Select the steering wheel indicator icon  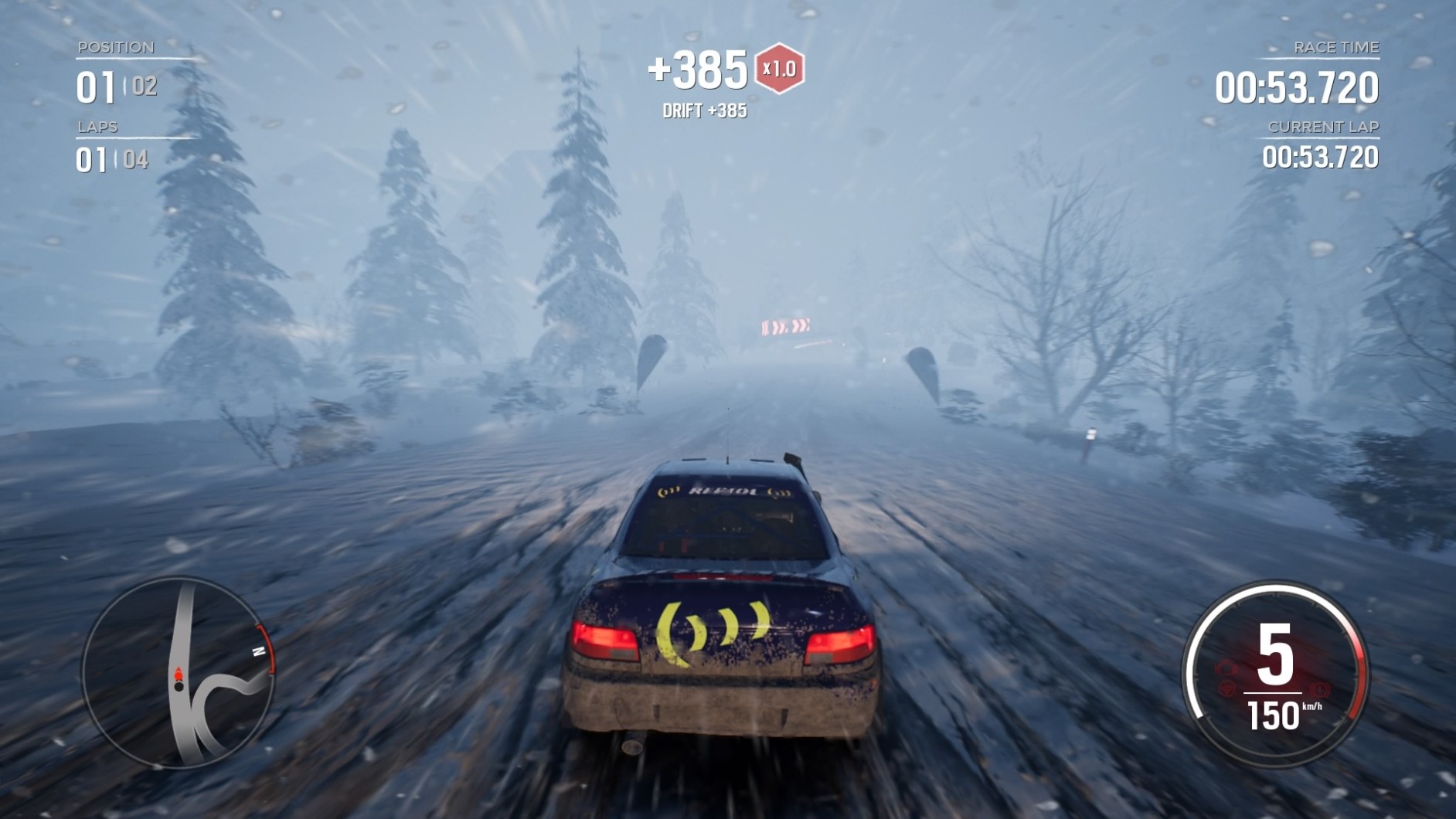1226,689
